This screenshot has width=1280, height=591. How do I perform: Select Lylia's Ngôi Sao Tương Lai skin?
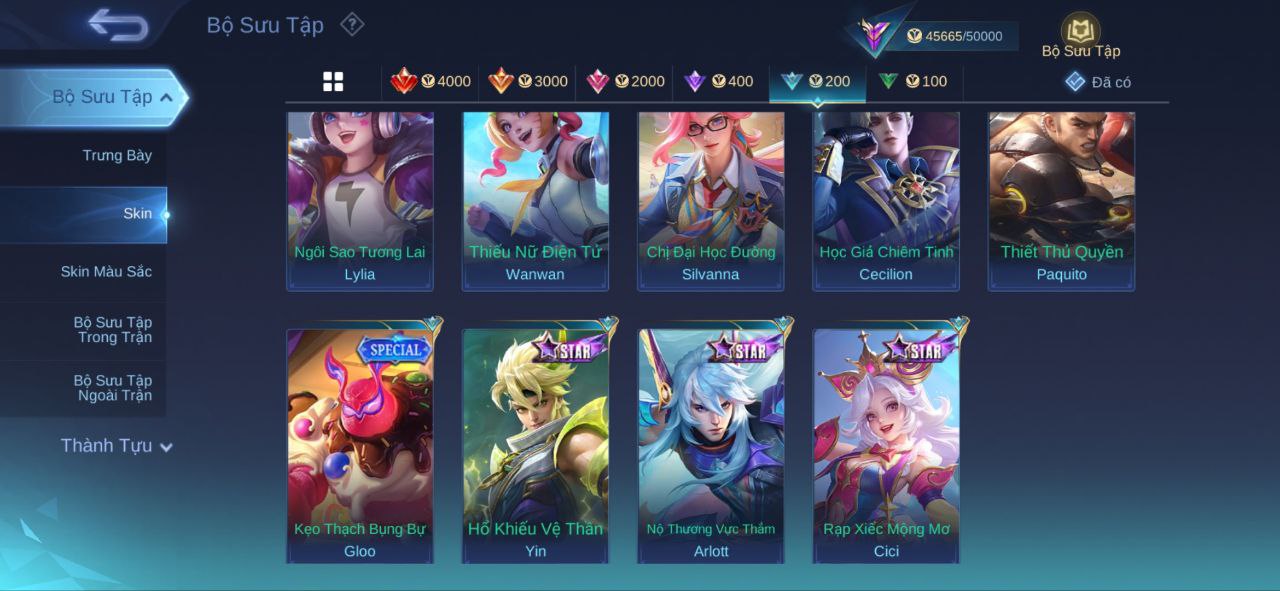pos(360,200)
